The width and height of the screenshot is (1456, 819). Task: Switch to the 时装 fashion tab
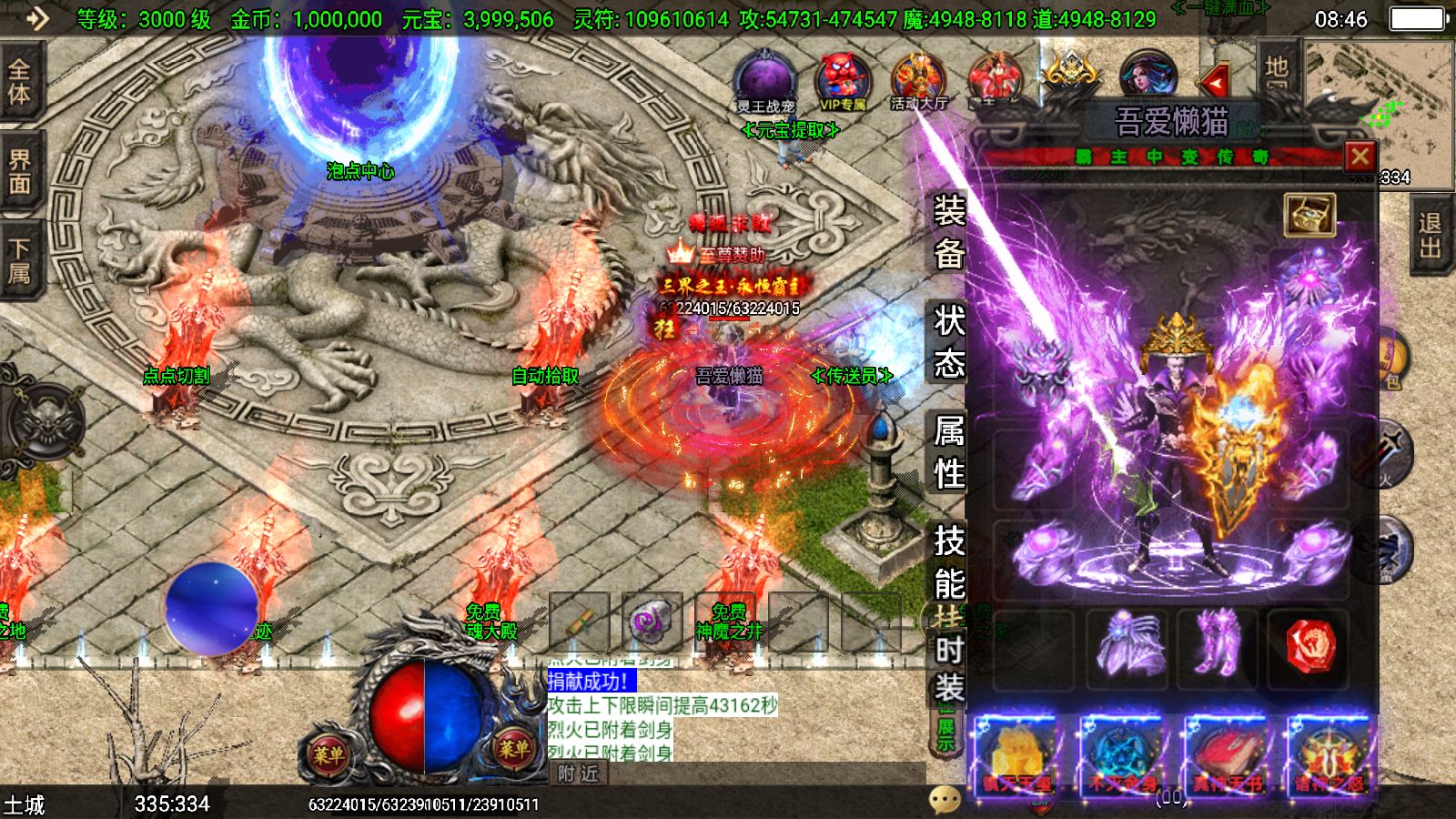tap(948, 669)
